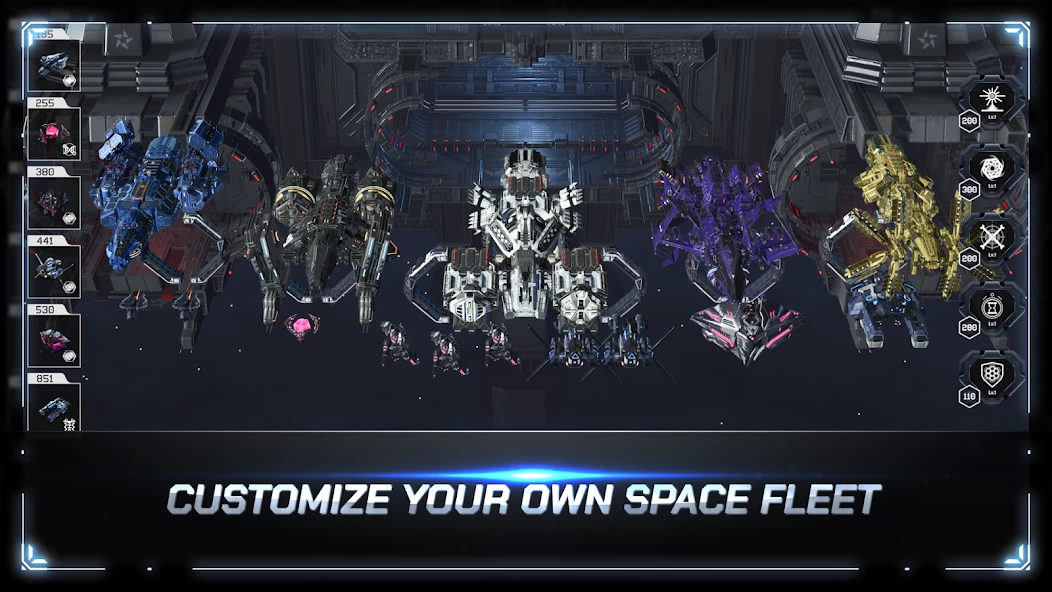Choose the 851-cost ship card
The image size is (1052, 592).
54,407
